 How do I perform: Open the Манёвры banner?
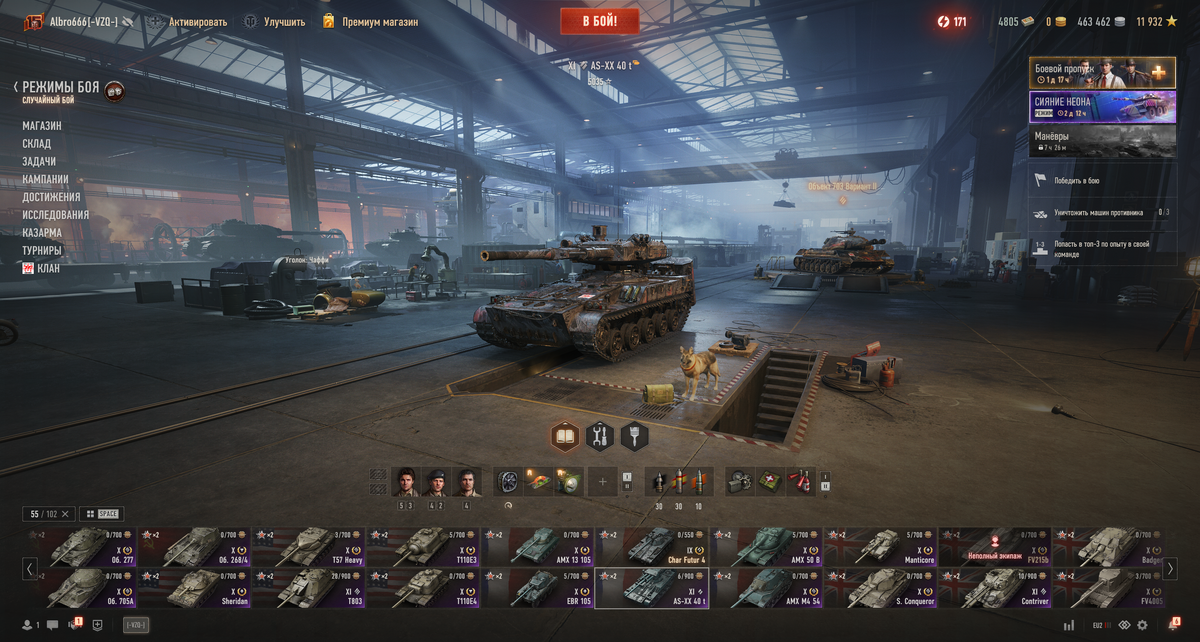pos(1102,140)
